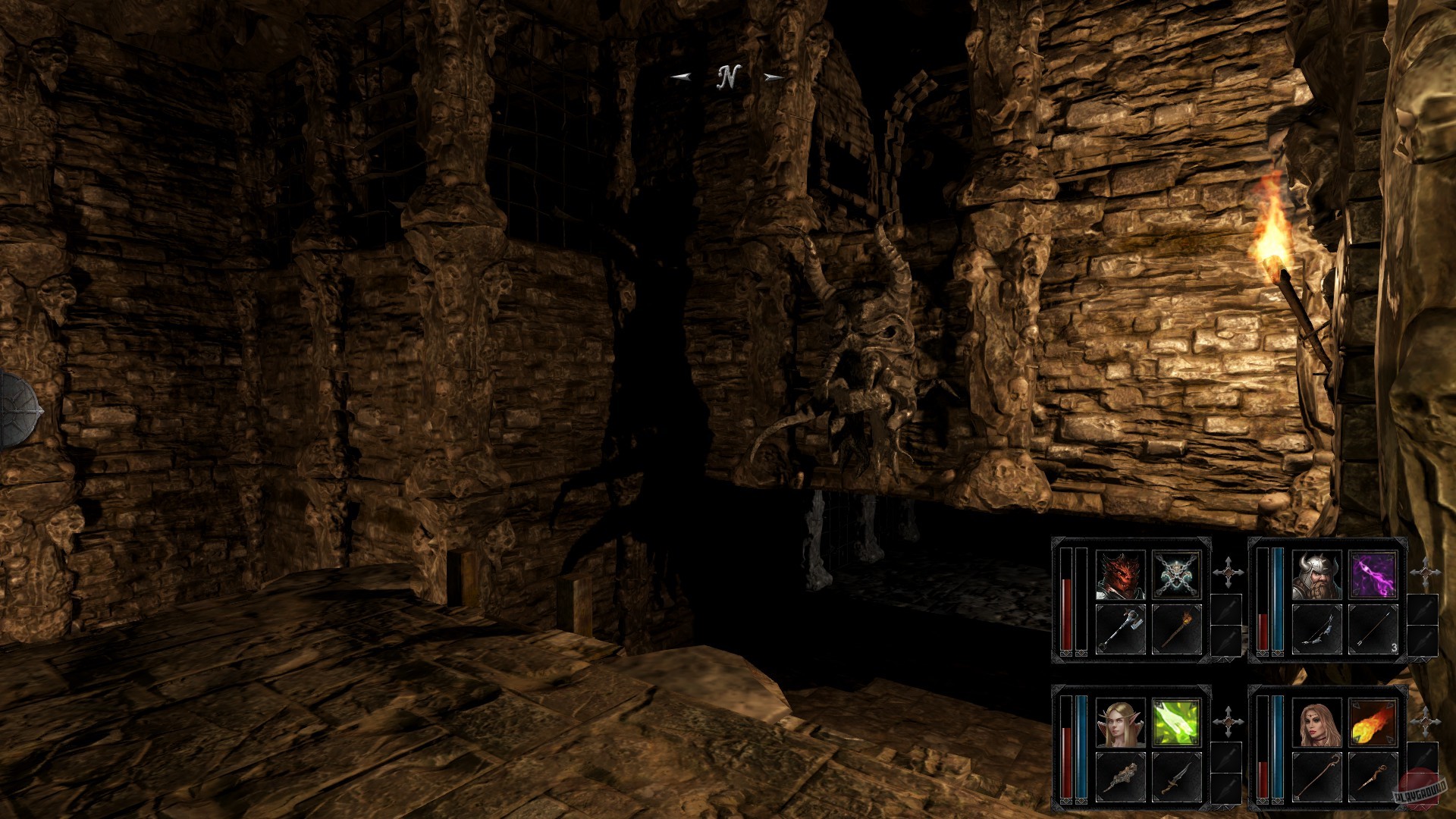Cast the purple lightning spell icon

(x=1373, y=575)
